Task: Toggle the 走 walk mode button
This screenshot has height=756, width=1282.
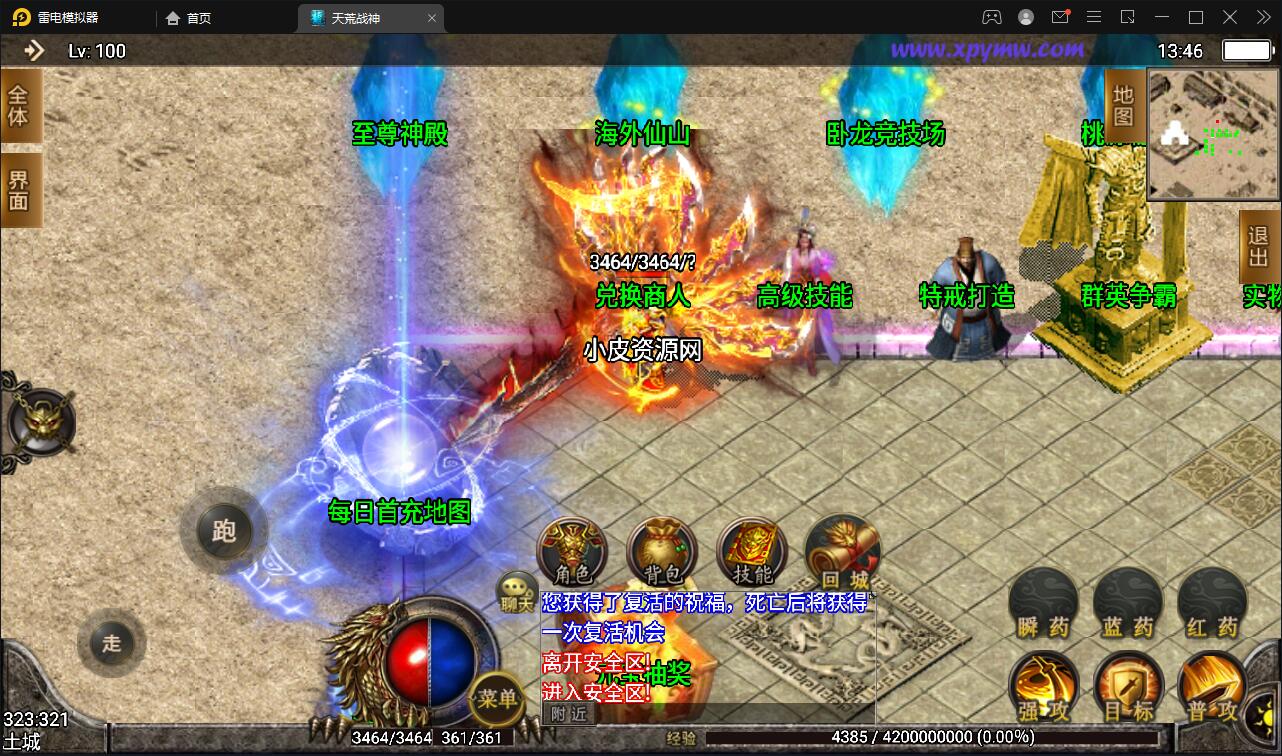Action: [111, 643]
